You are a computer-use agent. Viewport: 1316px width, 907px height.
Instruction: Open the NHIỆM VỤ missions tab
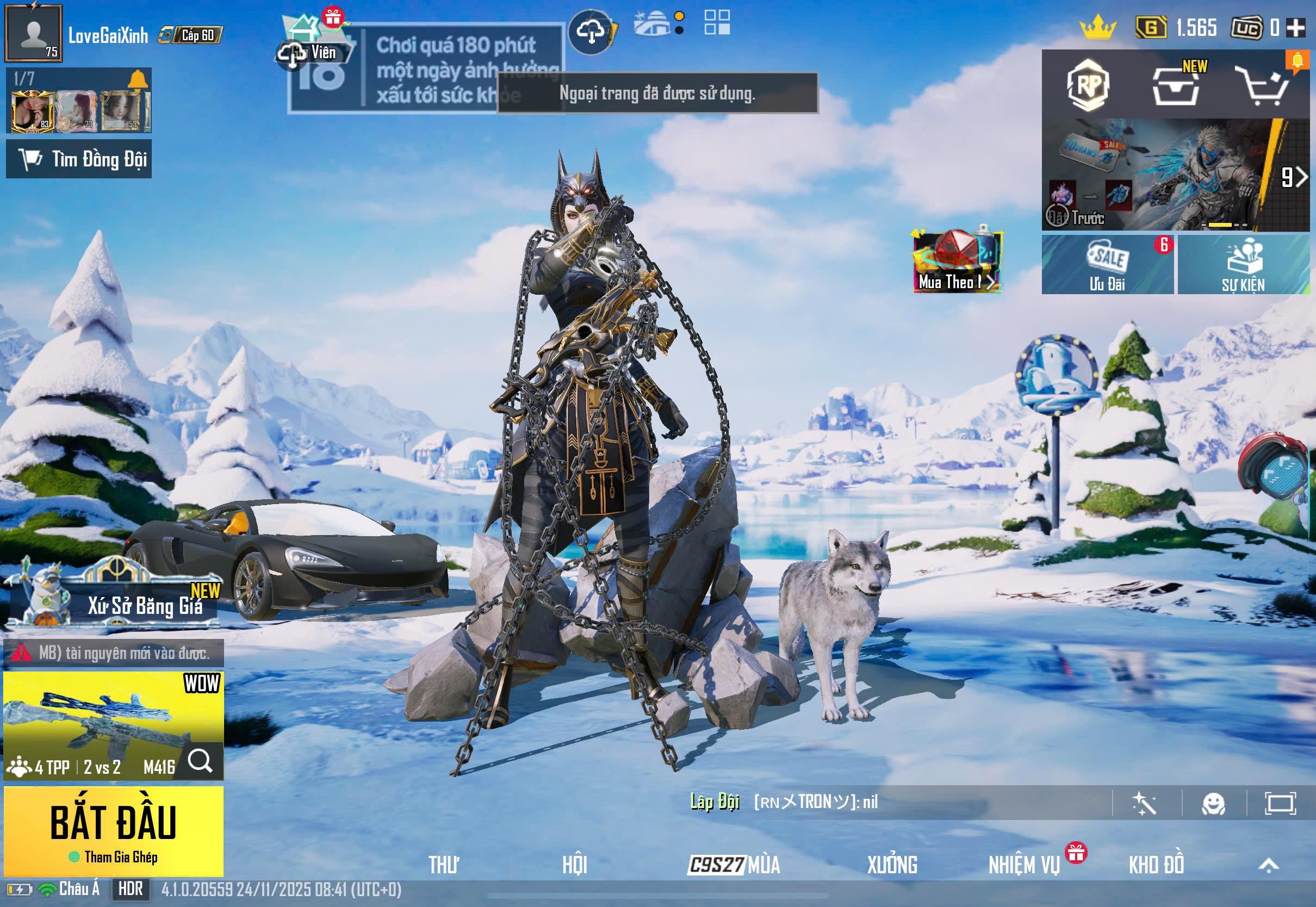[x=1024, y=865]
